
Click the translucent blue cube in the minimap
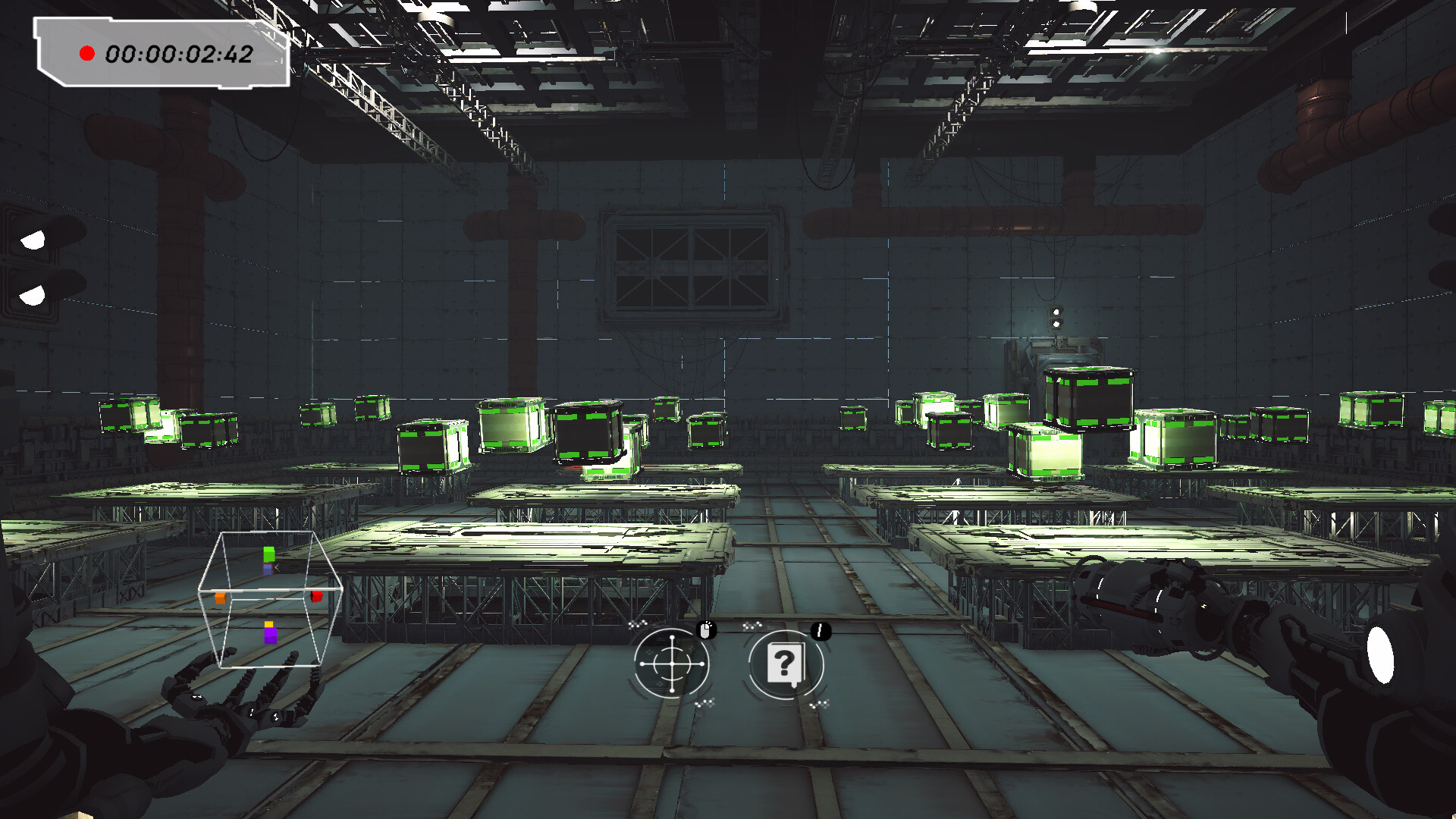pos(267,570)
